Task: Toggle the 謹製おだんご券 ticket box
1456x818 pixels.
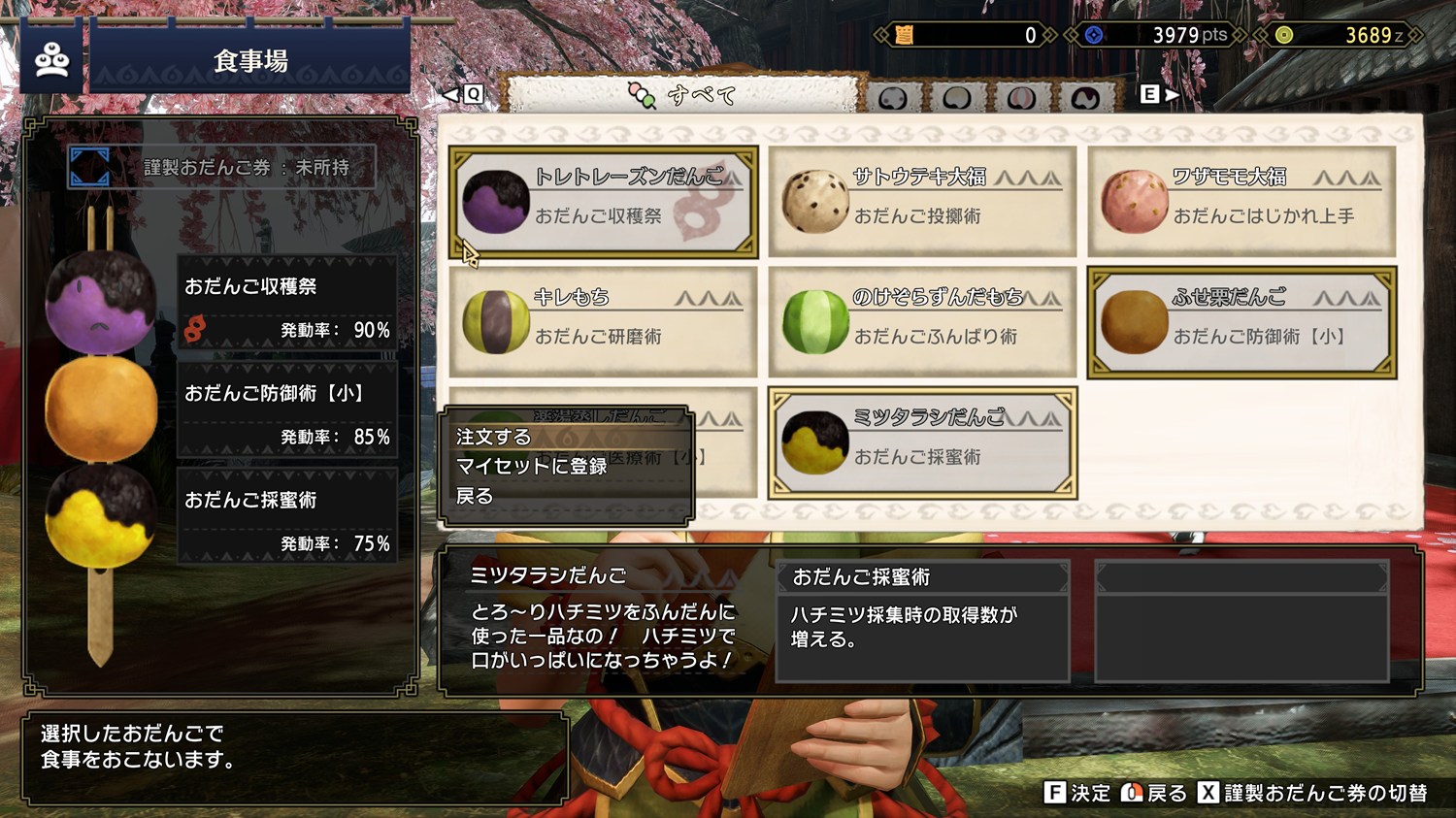Action: point(222,168)
